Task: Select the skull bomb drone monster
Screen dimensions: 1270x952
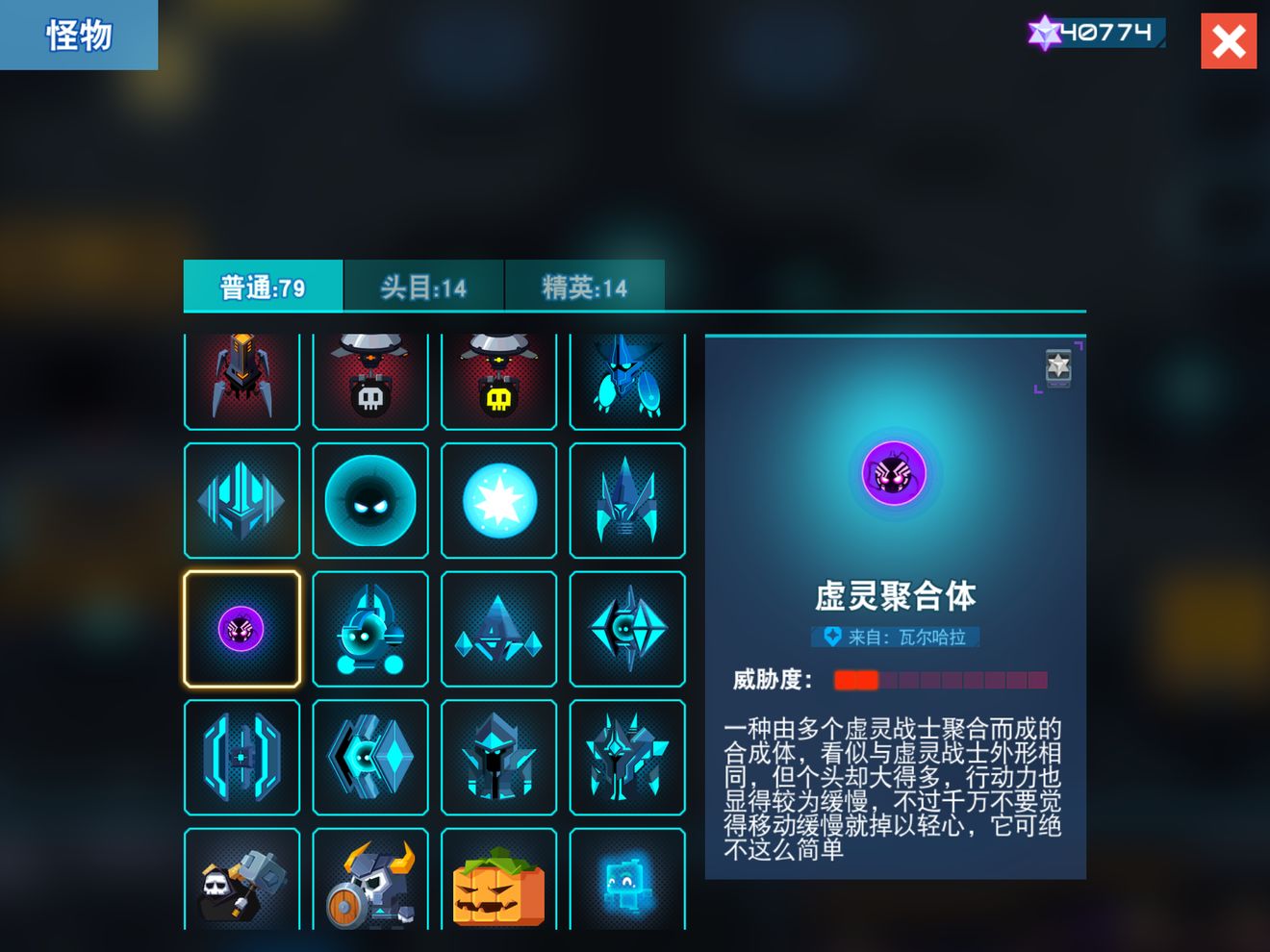Action: [x=370, y=379]
